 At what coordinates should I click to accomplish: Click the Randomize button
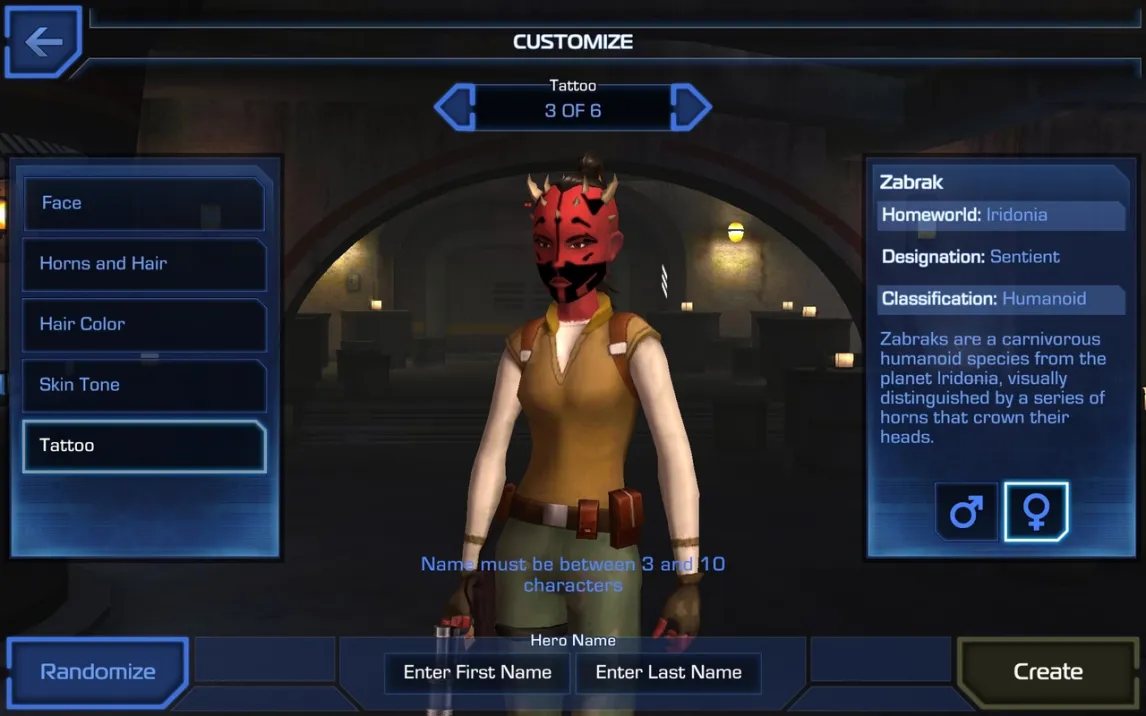97,672
